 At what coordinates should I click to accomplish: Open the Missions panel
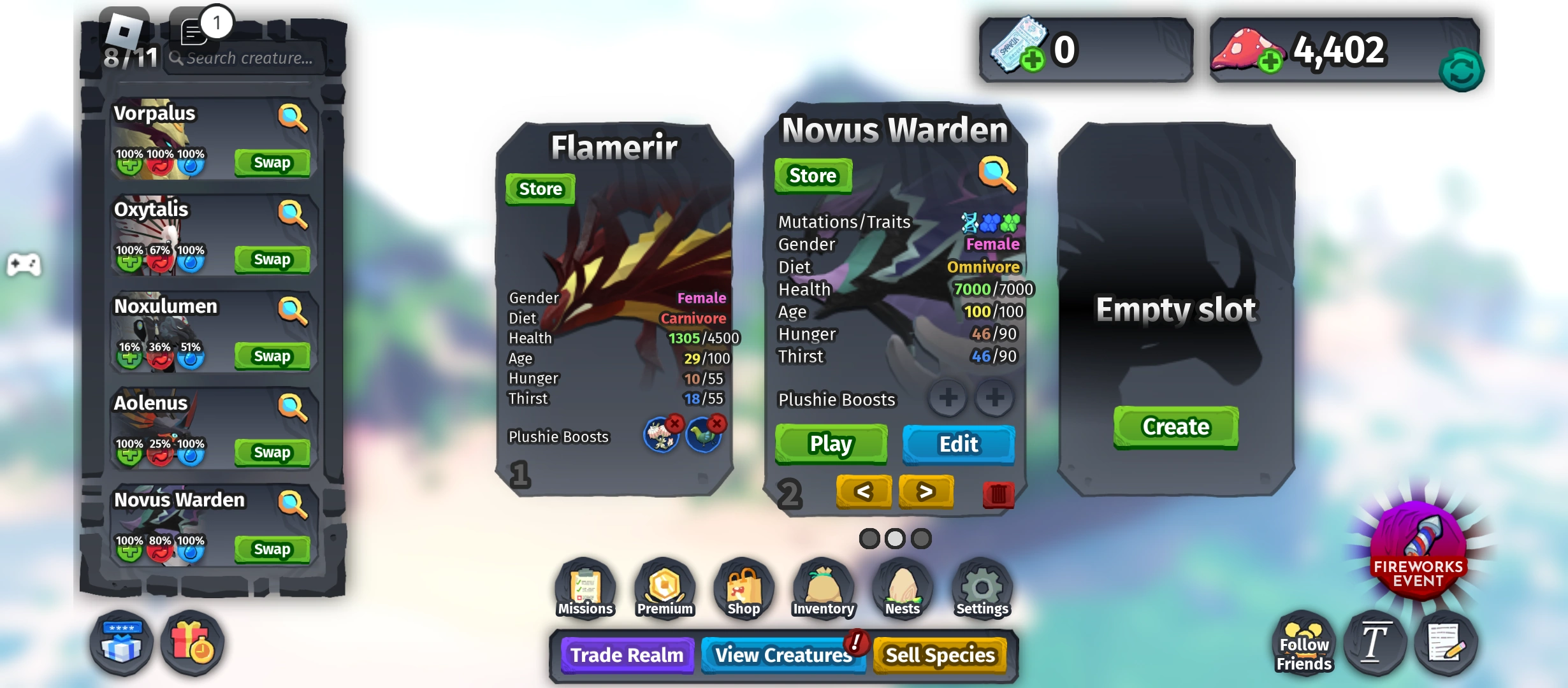pyautogui.click(x=584, y=587)
